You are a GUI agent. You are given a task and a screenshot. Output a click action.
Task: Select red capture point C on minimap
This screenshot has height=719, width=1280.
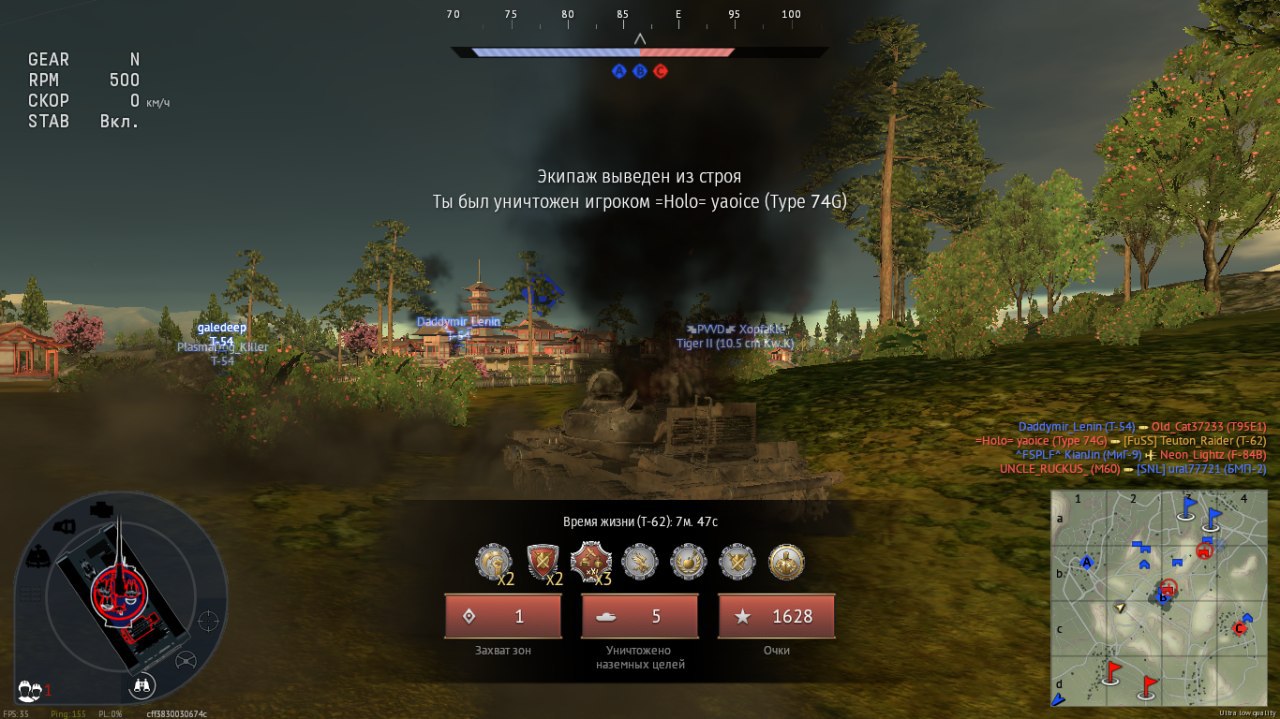coord(1240,628)
